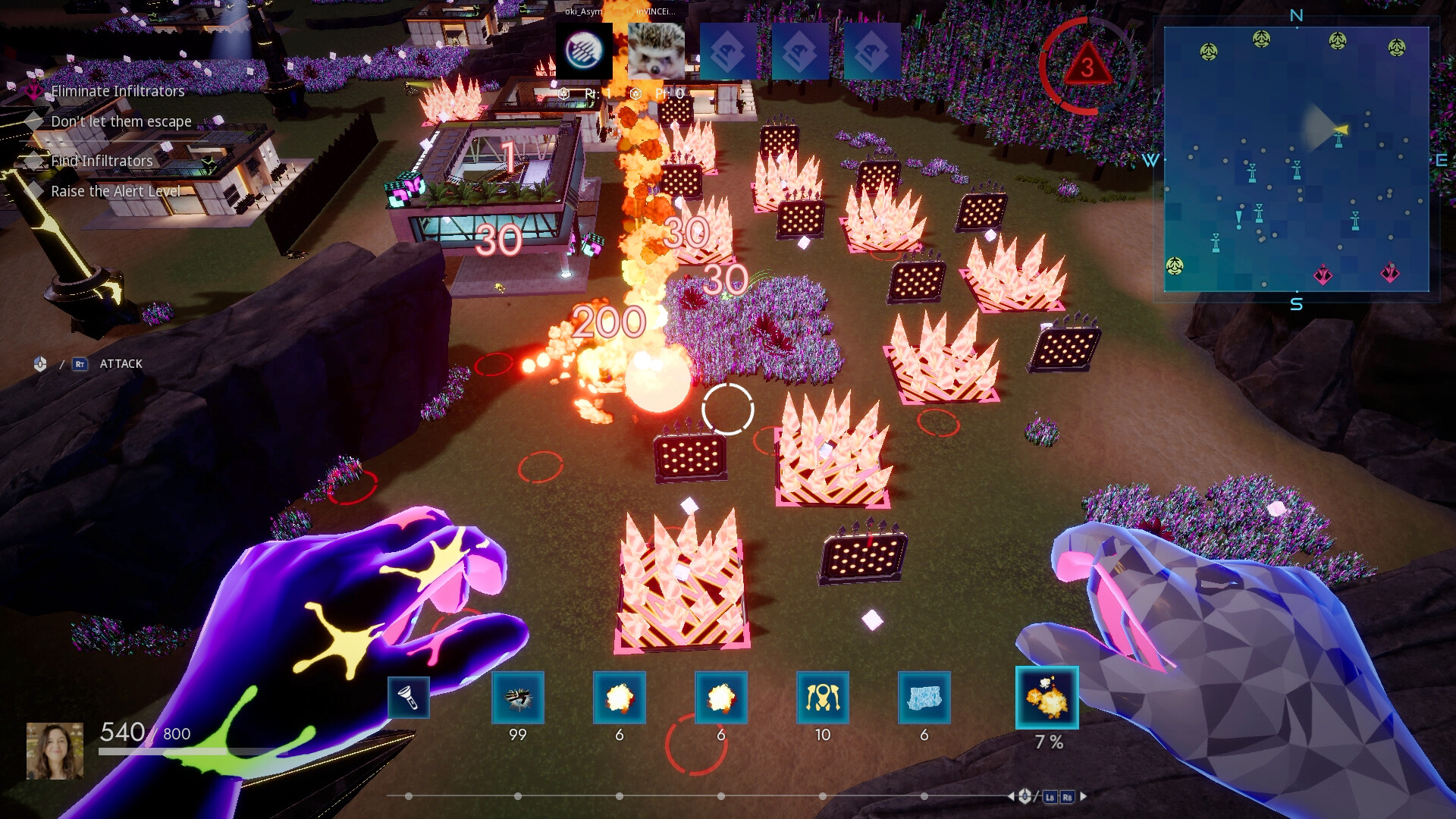This screenshot has height=819, width=1456.
Task: Select the Raise the Alert Level objective
Action: tap(115, 191)
